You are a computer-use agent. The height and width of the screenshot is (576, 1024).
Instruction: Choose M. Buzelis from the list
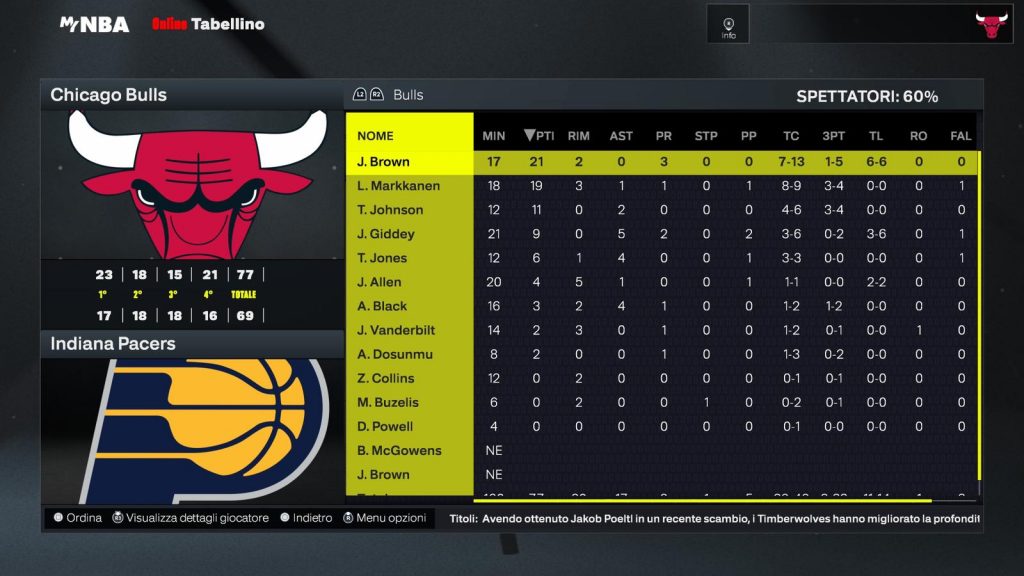(x=388, y=402)
